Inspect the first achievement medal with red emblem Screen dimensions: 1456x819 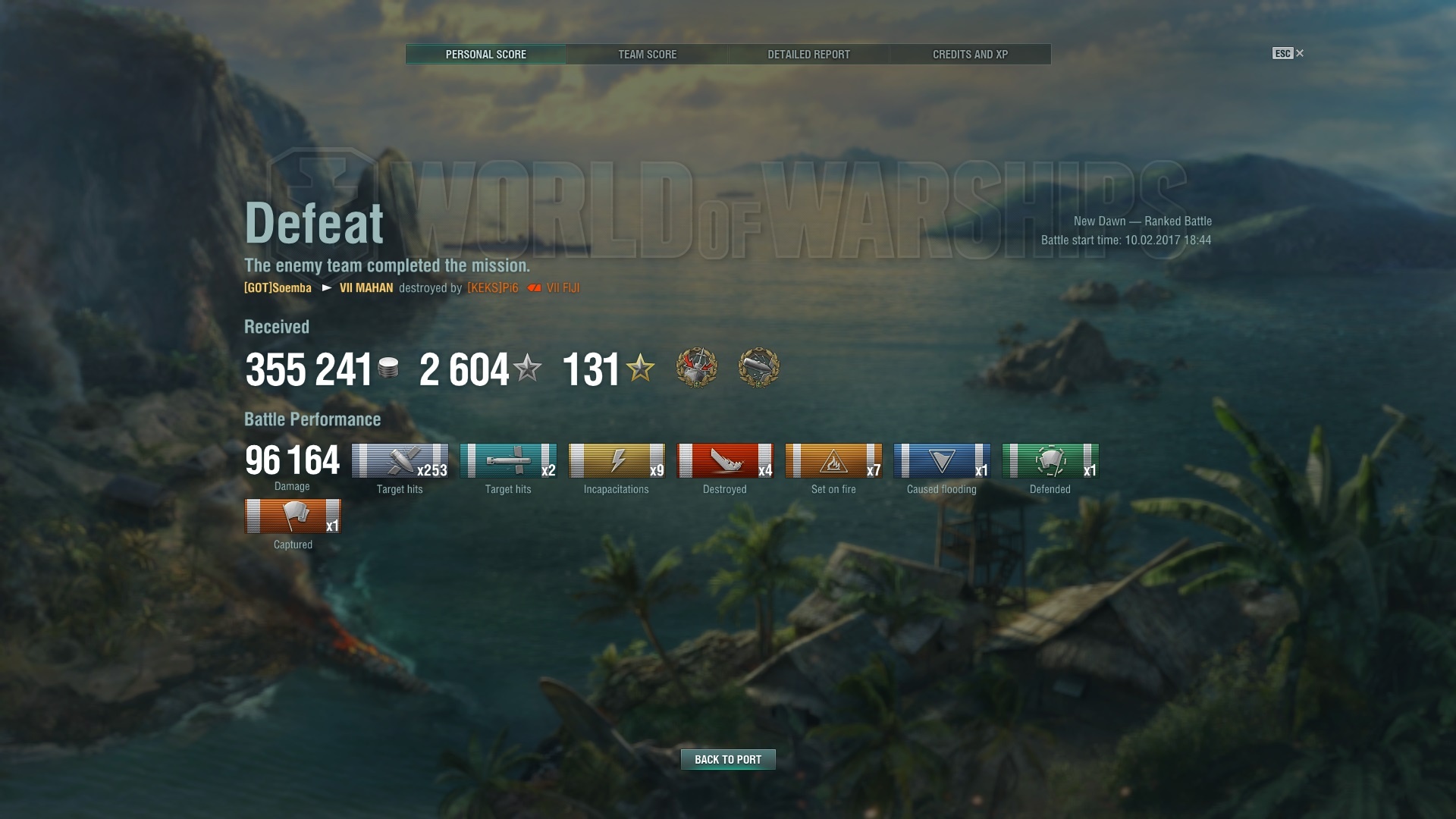[x=696, y=368]
